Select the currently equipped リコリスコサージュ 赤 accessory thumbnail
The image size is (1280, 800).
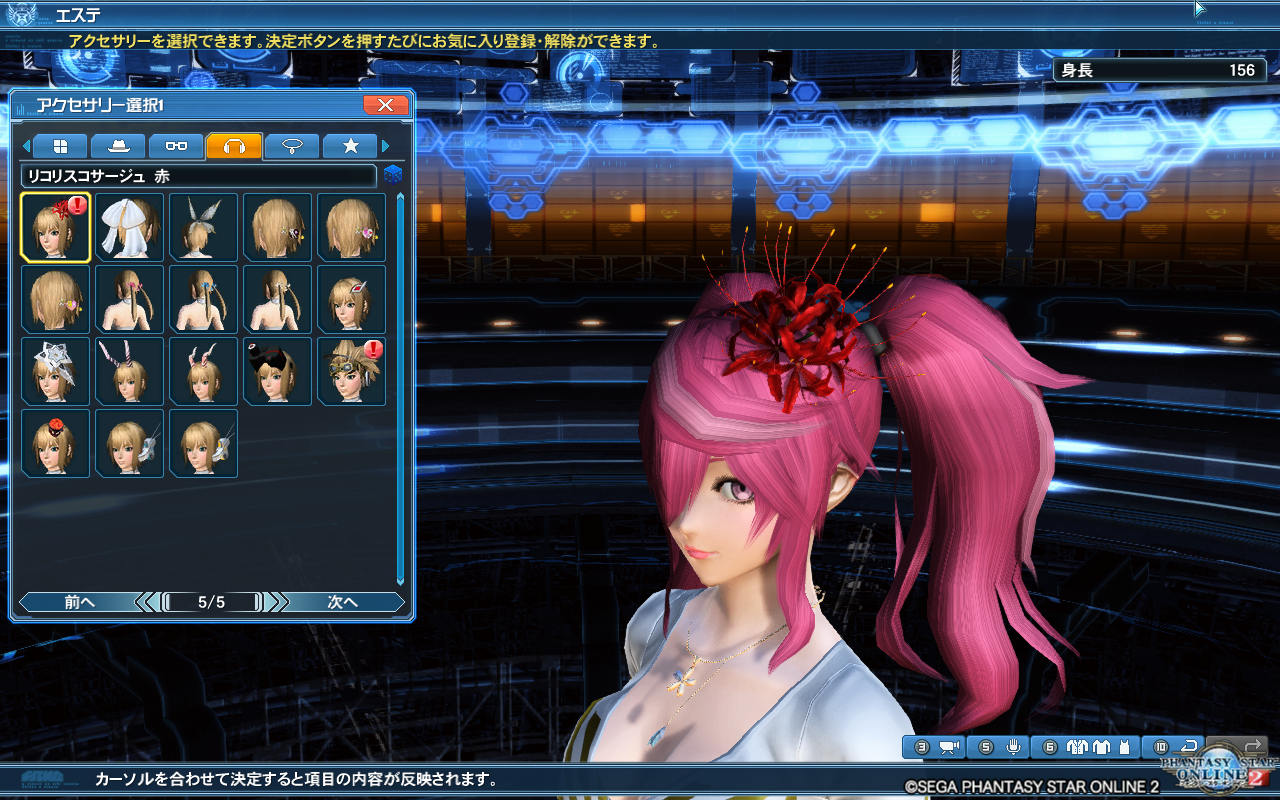click(56, 226)
